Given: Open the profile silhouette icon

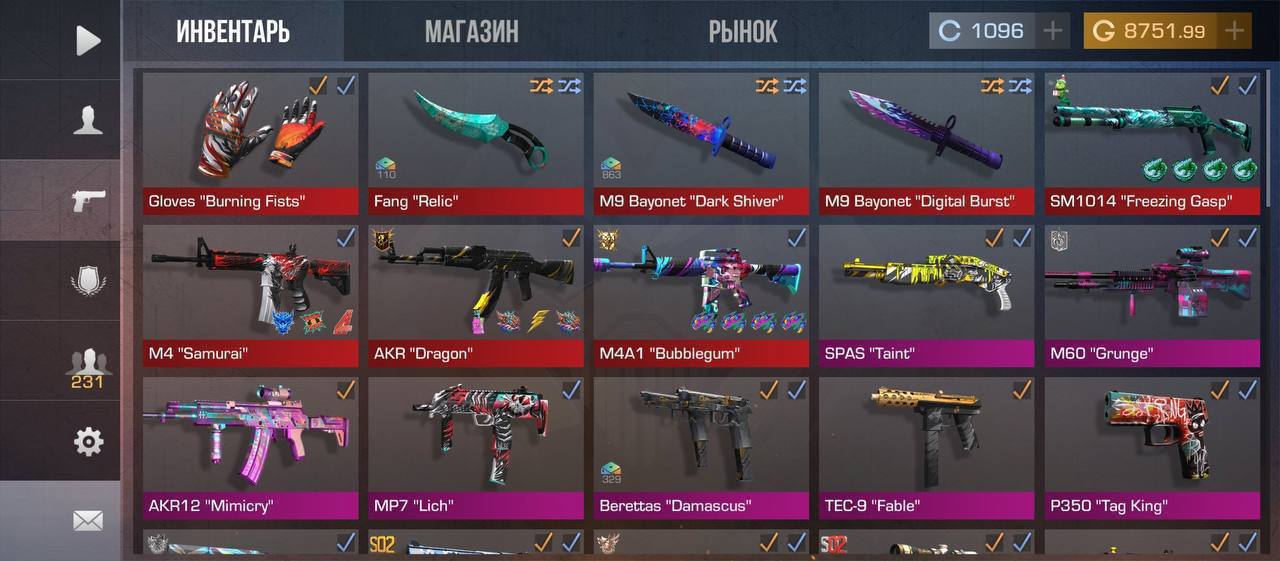Looking at the screenshot, I should click(x=88, y=120).
